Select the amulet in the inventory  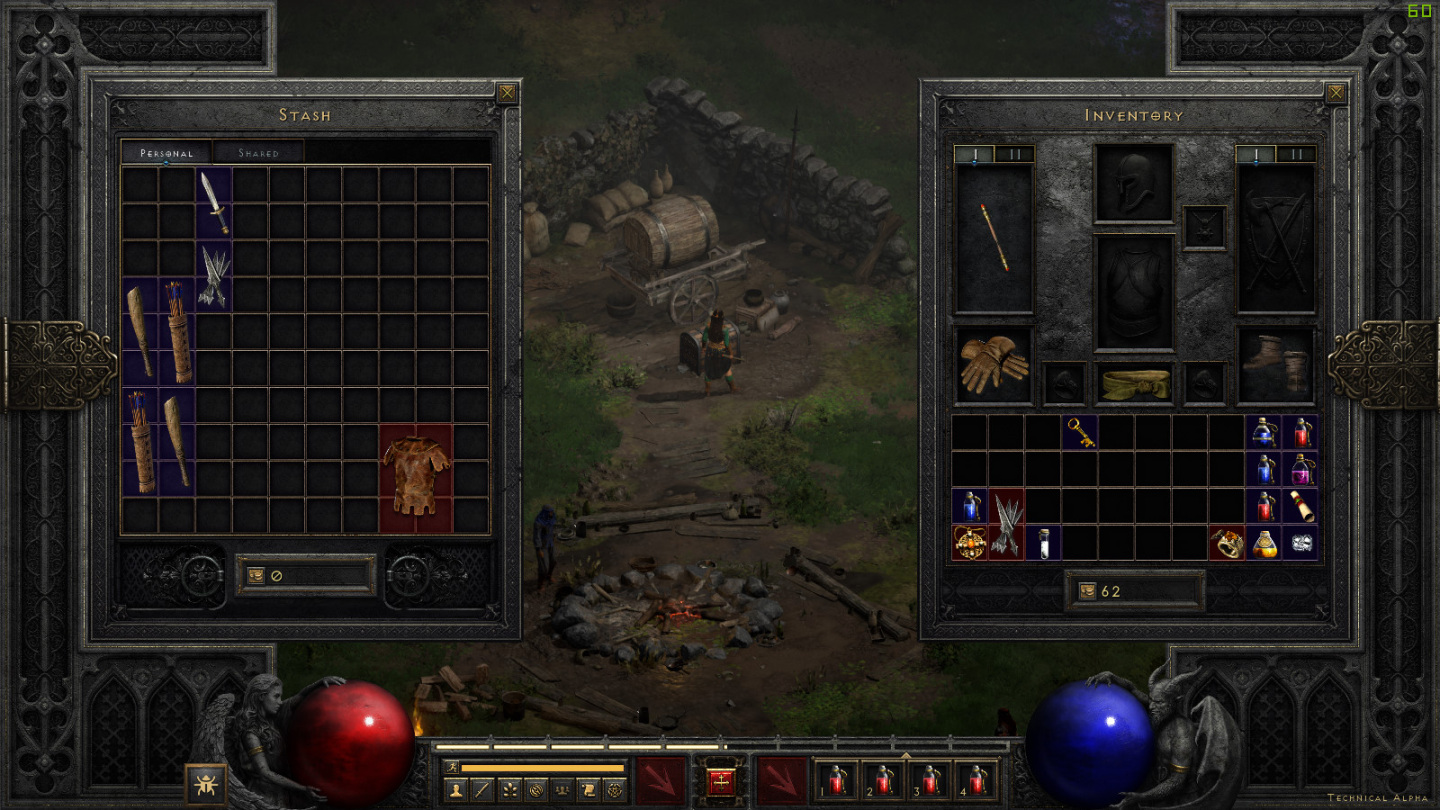[969, 542]
